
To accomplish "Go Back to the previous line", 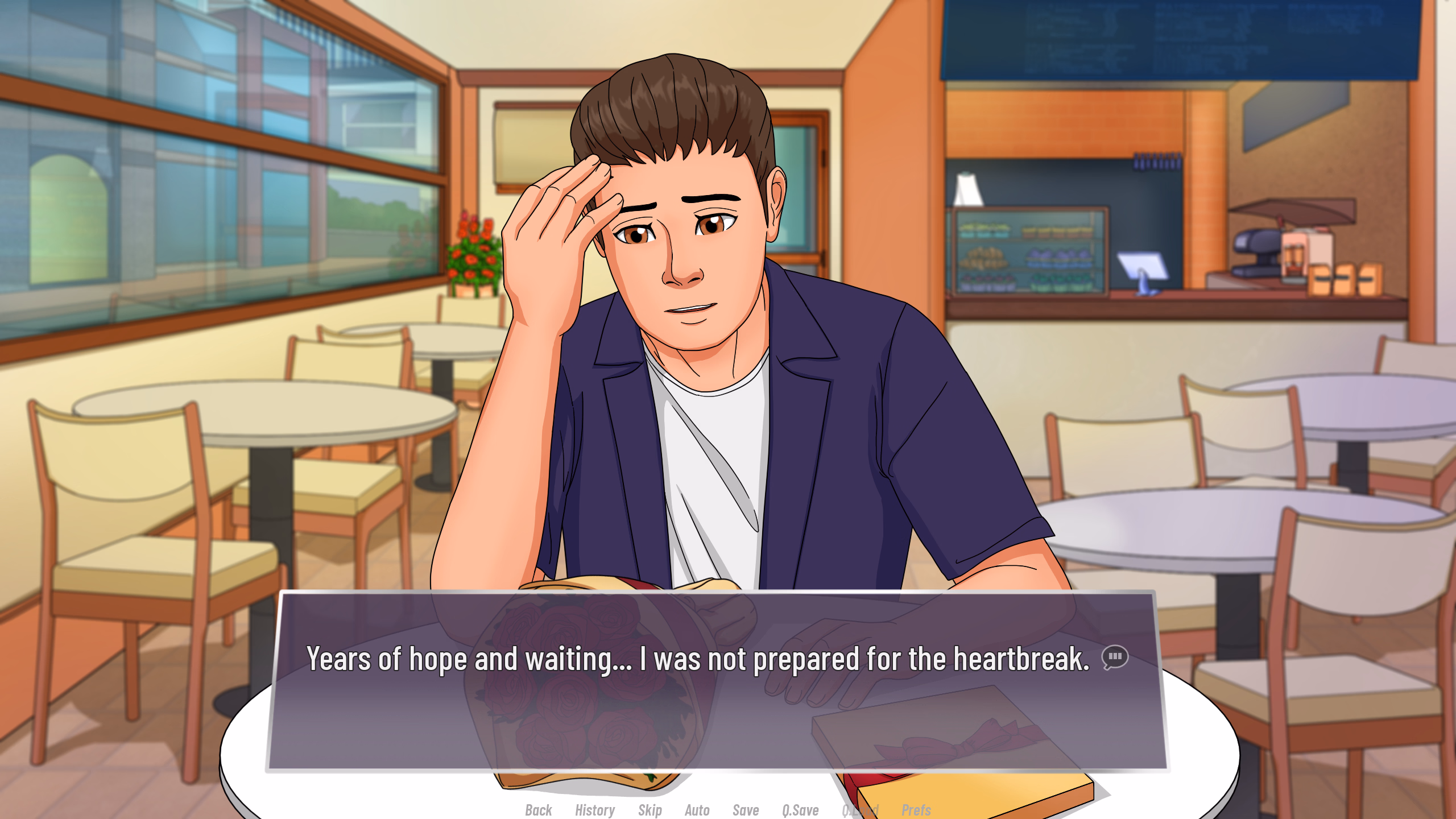I will (x=538, y=809).
